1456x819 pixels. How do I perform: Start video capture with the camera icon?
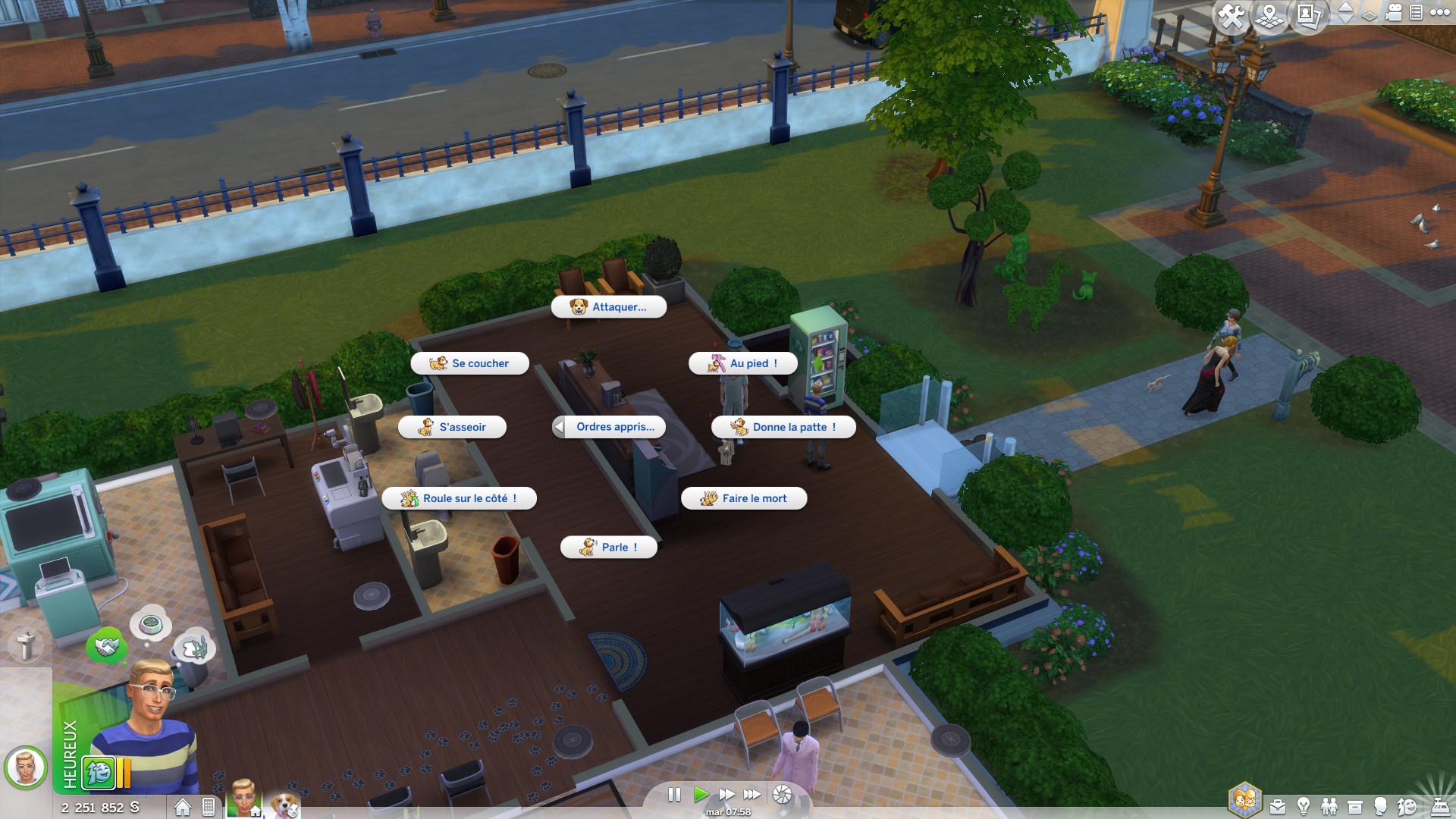pos(1393,14)
